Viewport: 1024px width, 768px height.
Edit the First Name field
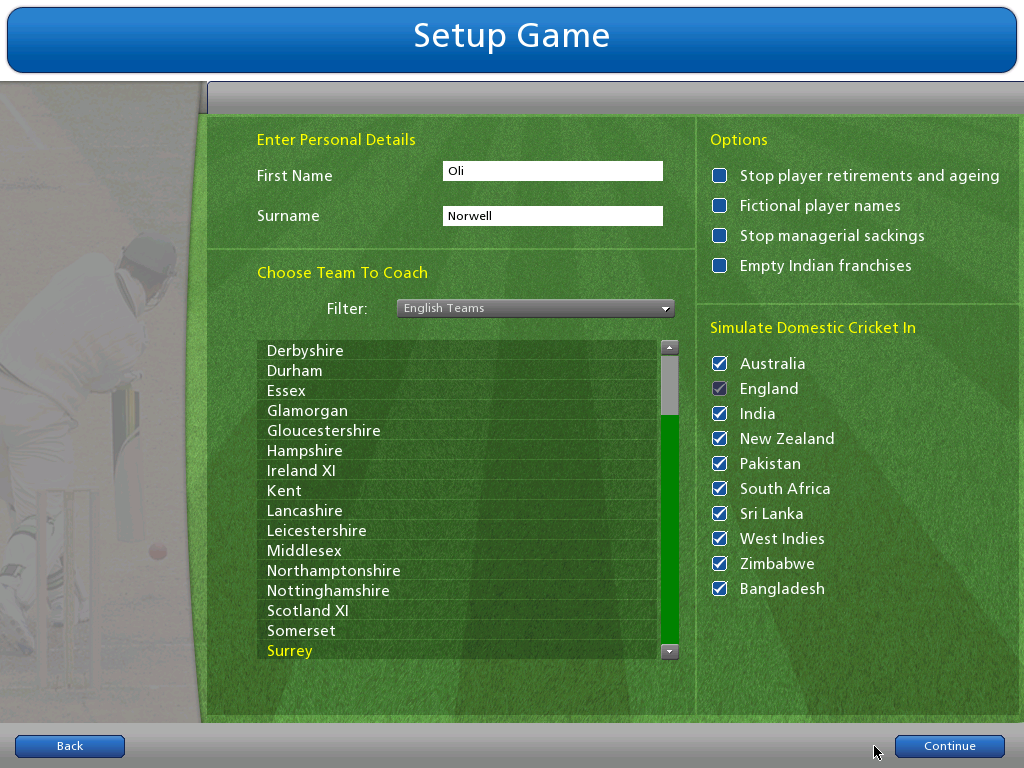[552, 171]
